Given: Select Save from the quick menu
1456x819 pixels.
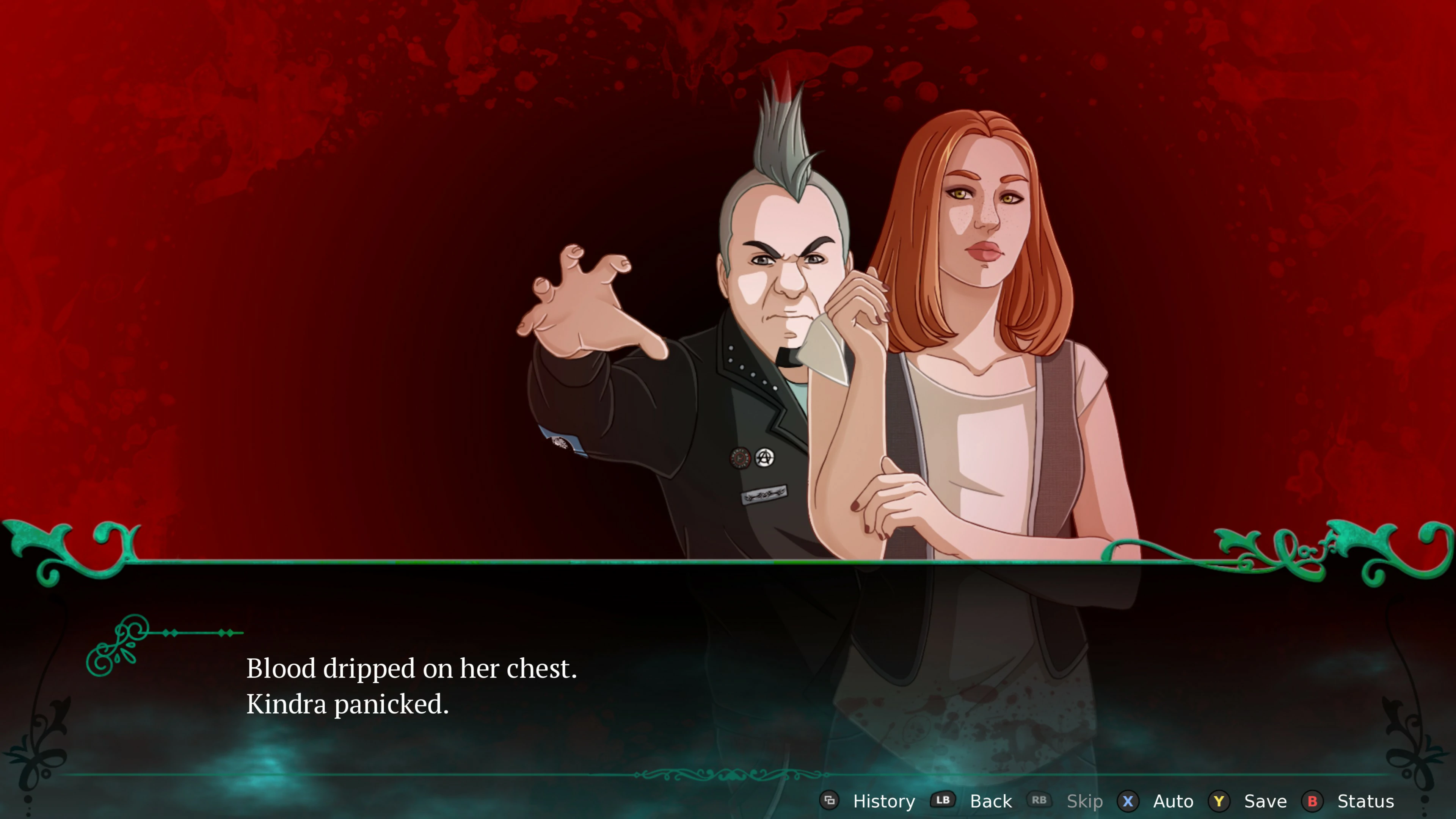Looking at the screenshot, I should [1266, 801].
